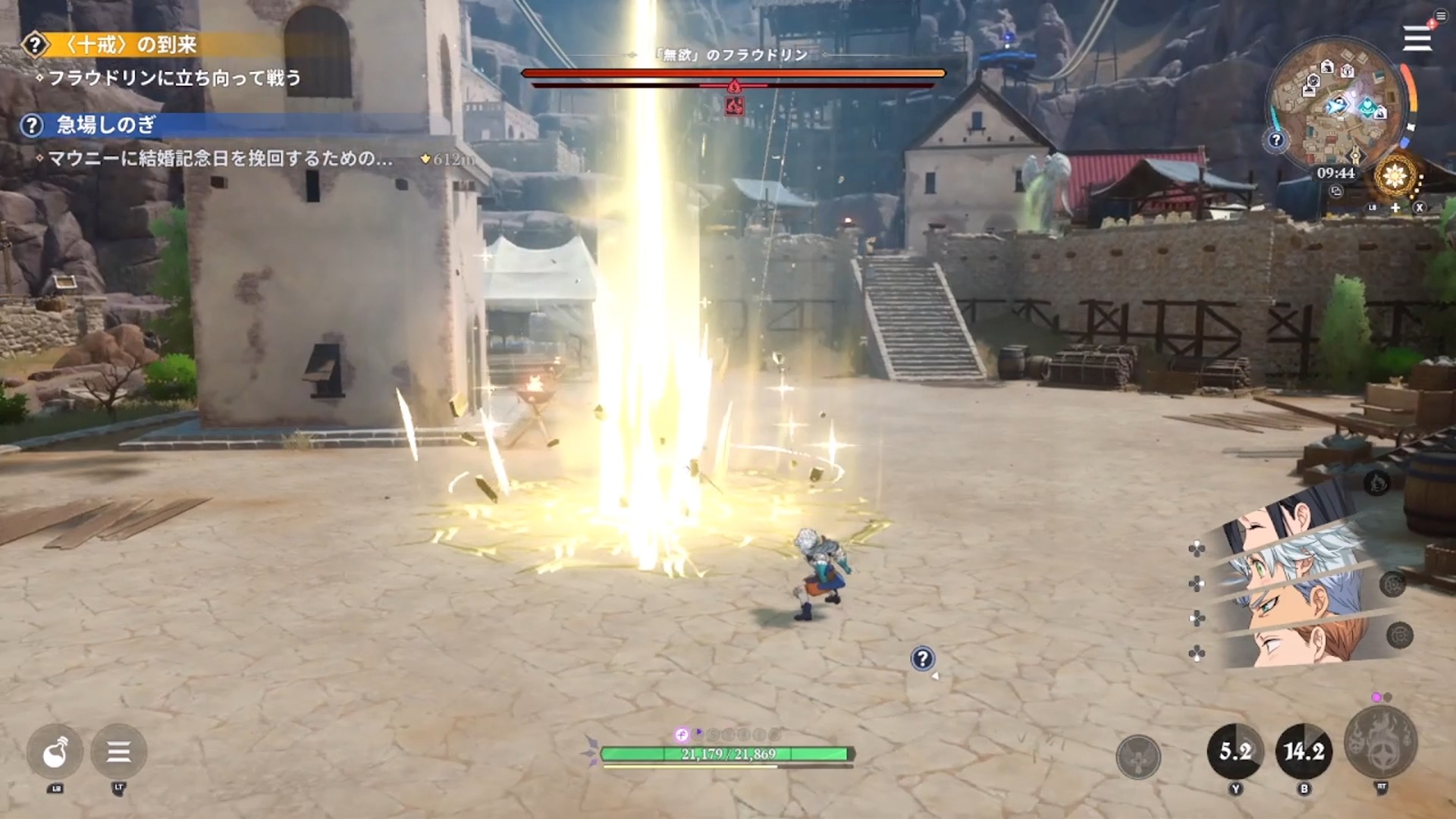Select the teal heart marker on the minimap
Viewport: 1456px width, 819px height.
[x=1367, y=107]
